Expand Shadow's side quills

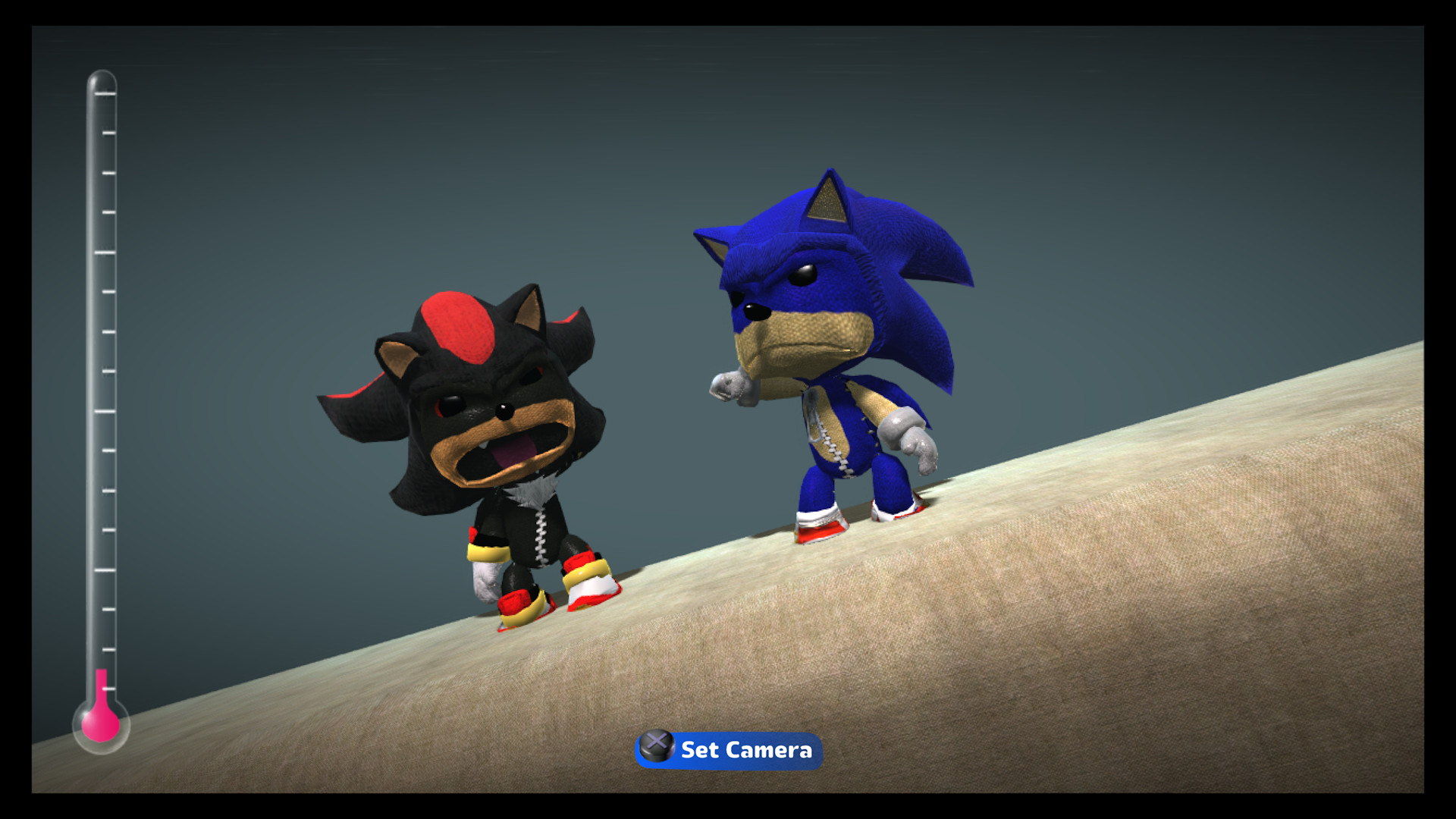click(364, 409)
